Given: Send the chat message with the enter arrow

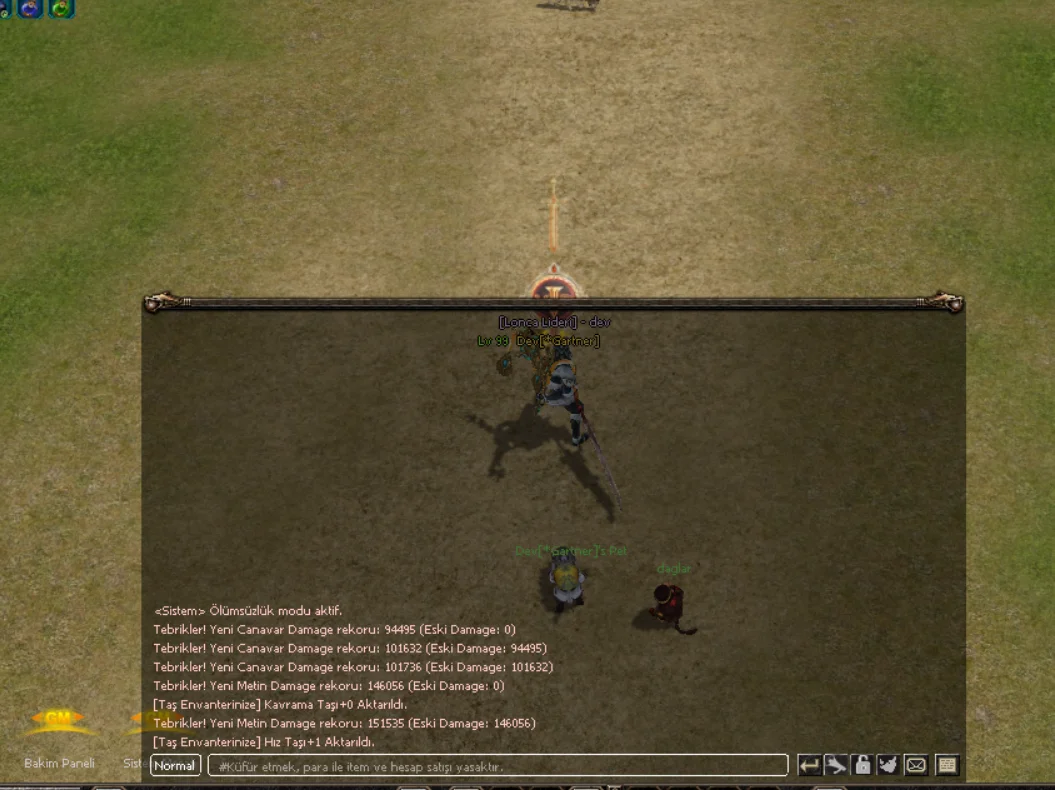Looking at the screenshot, I should [x=809, y=766].
